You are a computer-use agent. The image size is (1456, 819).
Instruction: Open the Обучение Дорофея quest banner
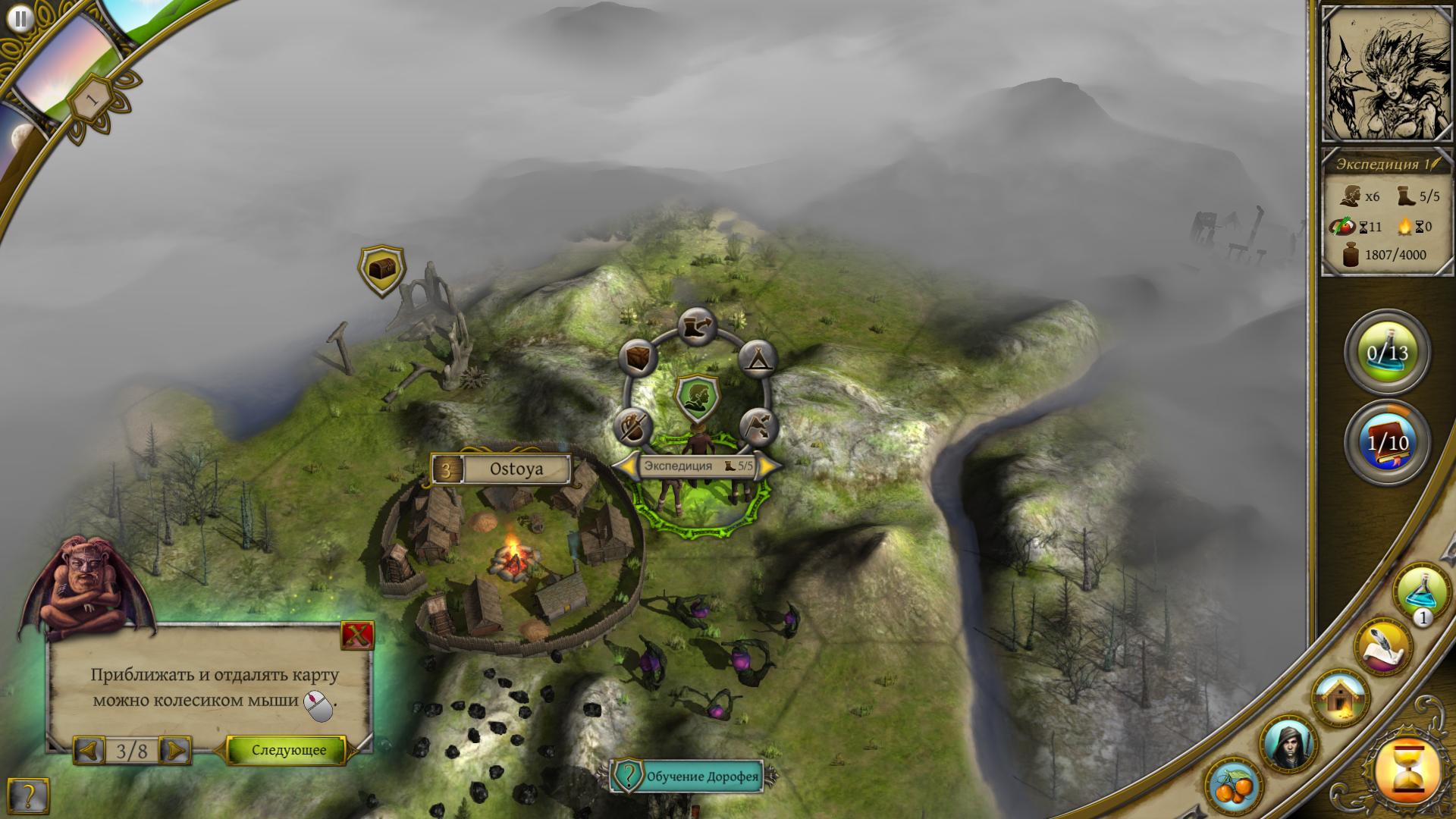[693, 777]
